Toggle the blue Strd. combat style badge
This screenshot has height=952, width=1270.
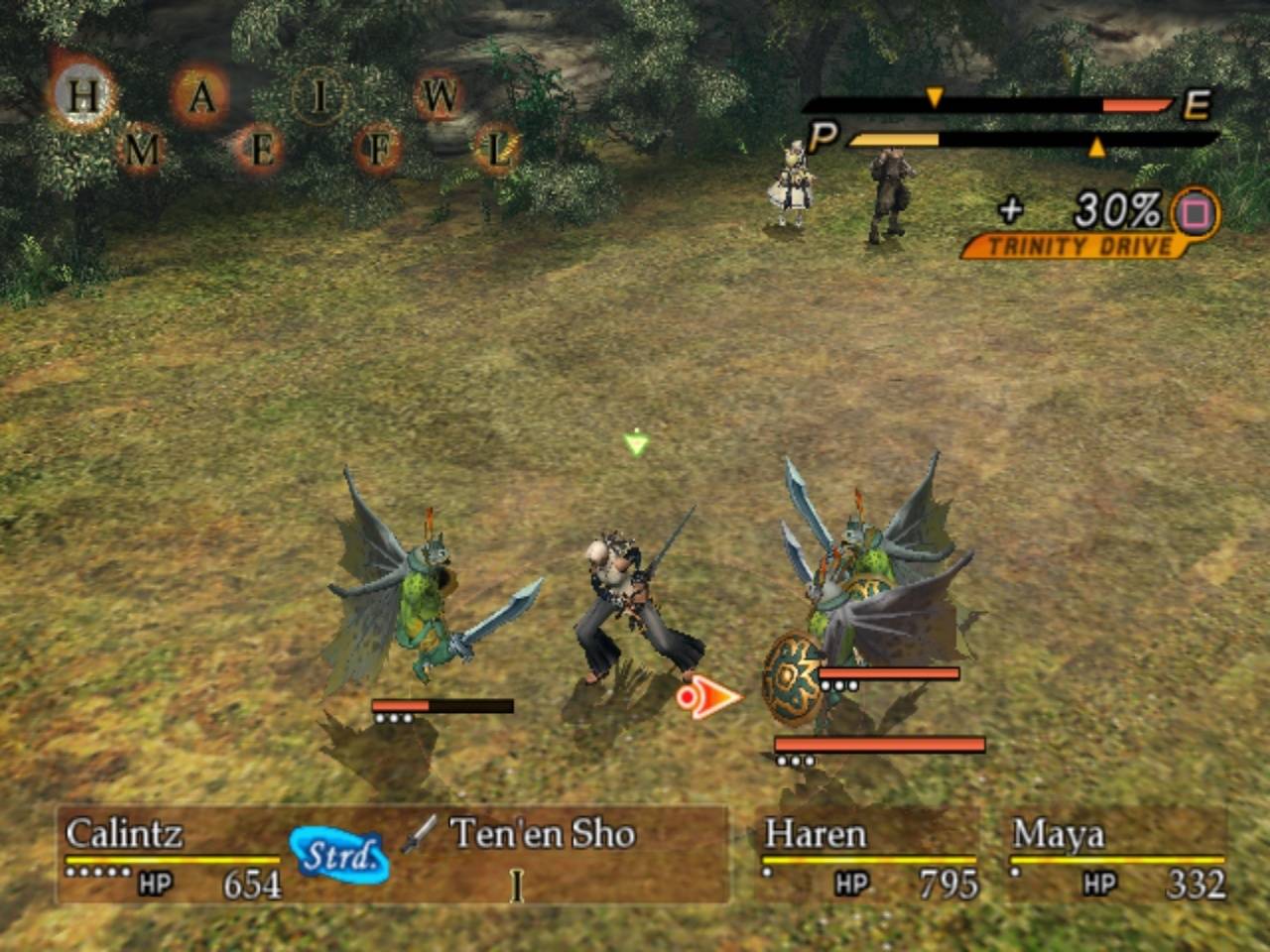tap(339, 855)
